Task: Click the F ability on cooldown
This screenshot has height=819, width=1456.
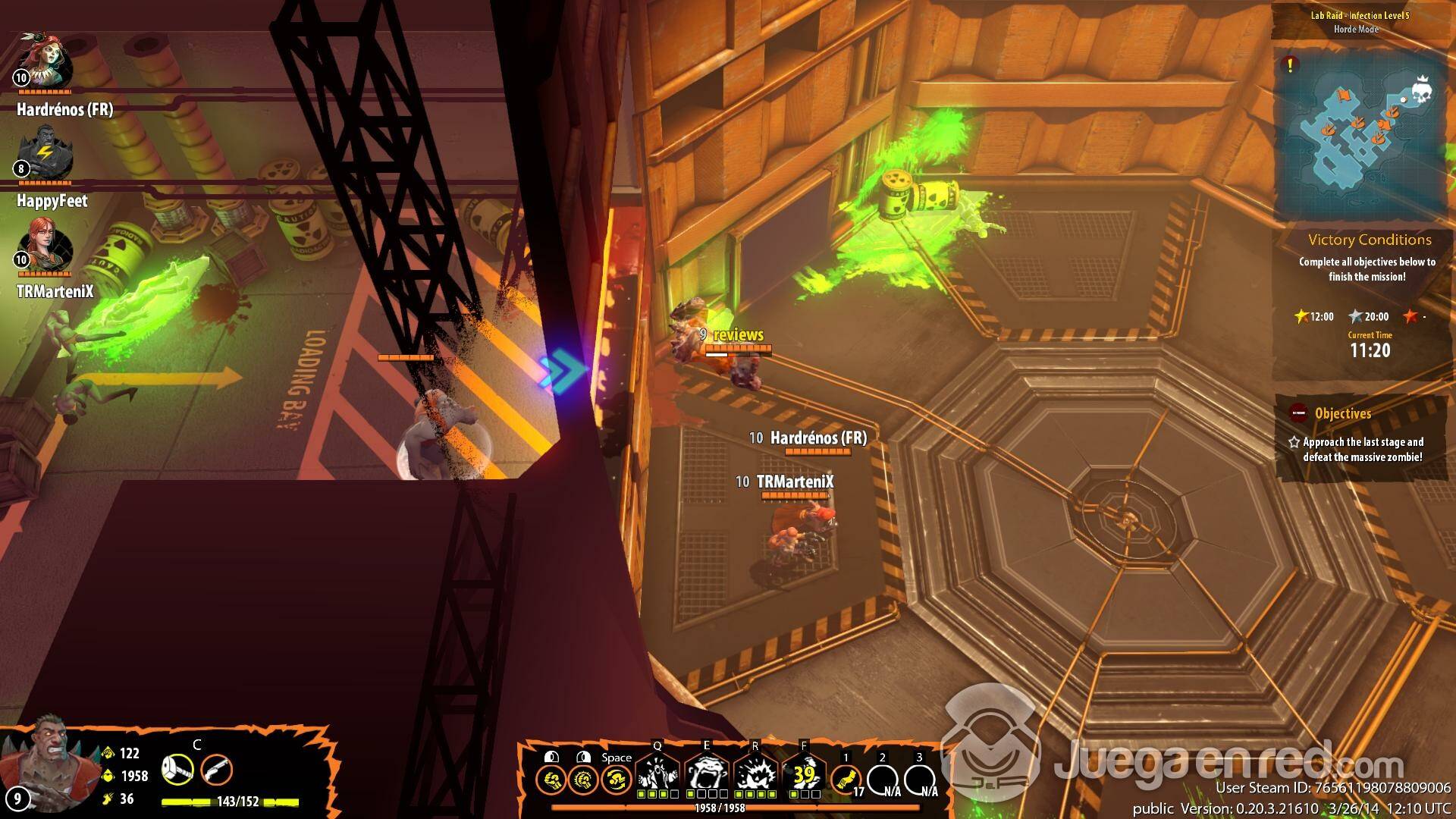Action: (804, 773)
